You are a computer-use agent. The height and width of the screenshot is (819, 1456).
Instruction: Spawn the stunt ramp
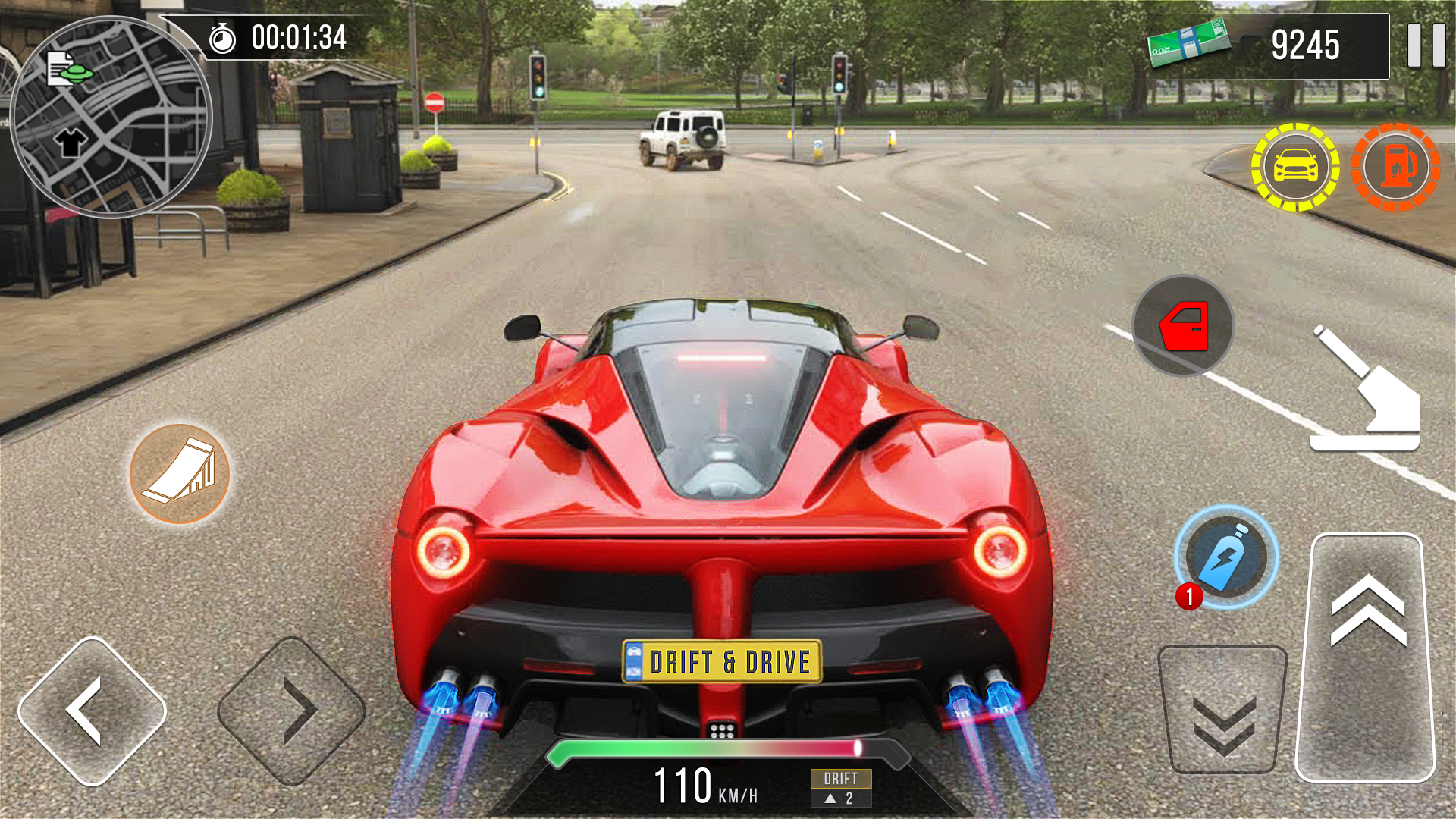(180, 474)
